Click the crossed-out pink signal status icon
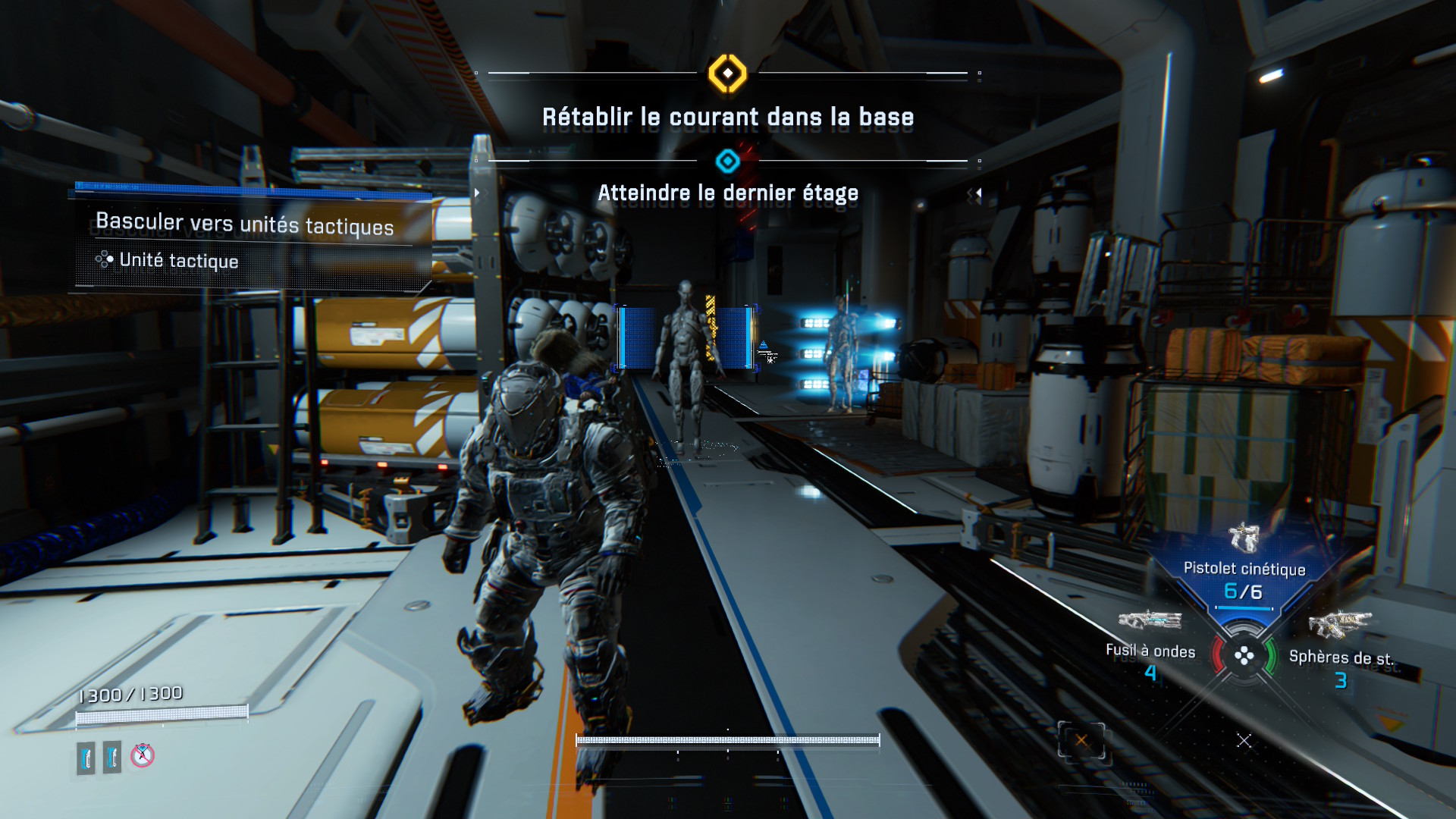The image size is (1456, 819). pyautogui.click(x=143, y=755)
